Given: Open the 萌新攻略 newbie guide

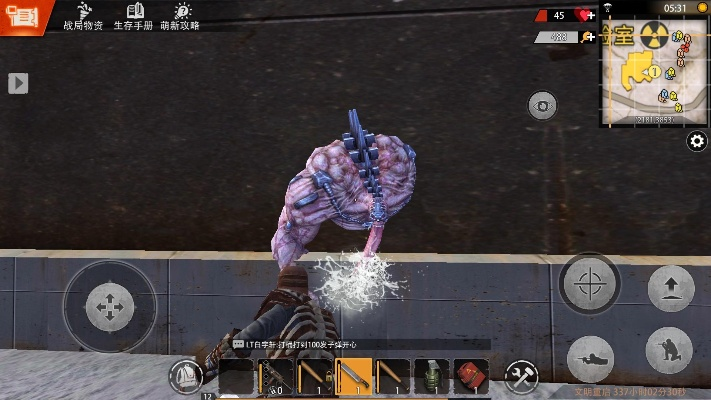Looking at the screenshot, I should click(182, 16).
